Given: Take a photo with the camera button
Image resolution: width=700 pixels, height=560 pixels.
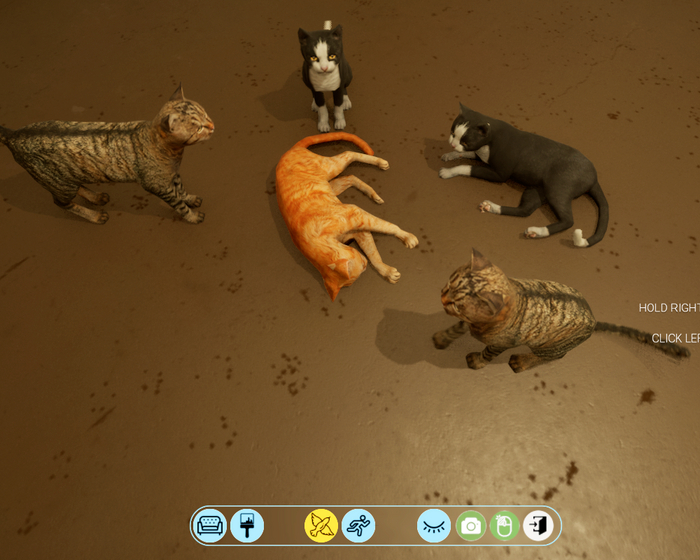Looking at the screenshot, I should click(x=471, y=525).
